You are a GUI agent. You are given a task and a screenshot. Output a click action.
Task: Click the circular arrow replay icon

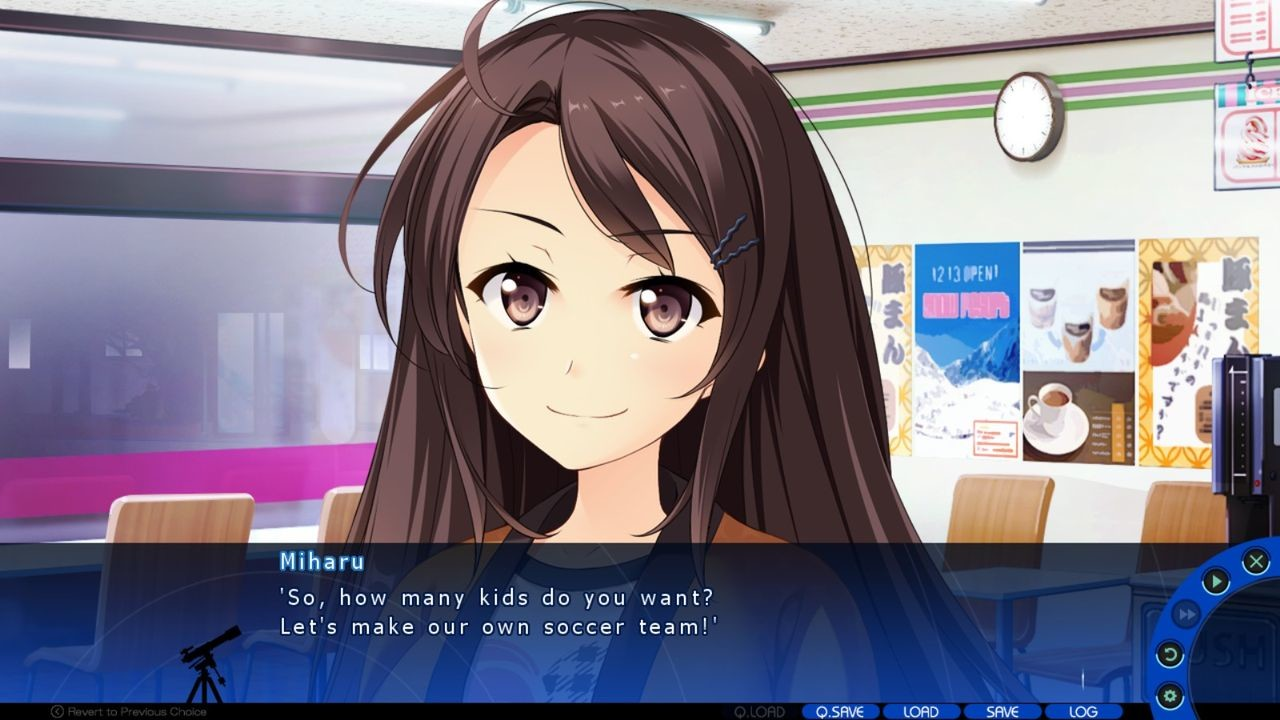pyautogui.click(x=1169, y=655)
